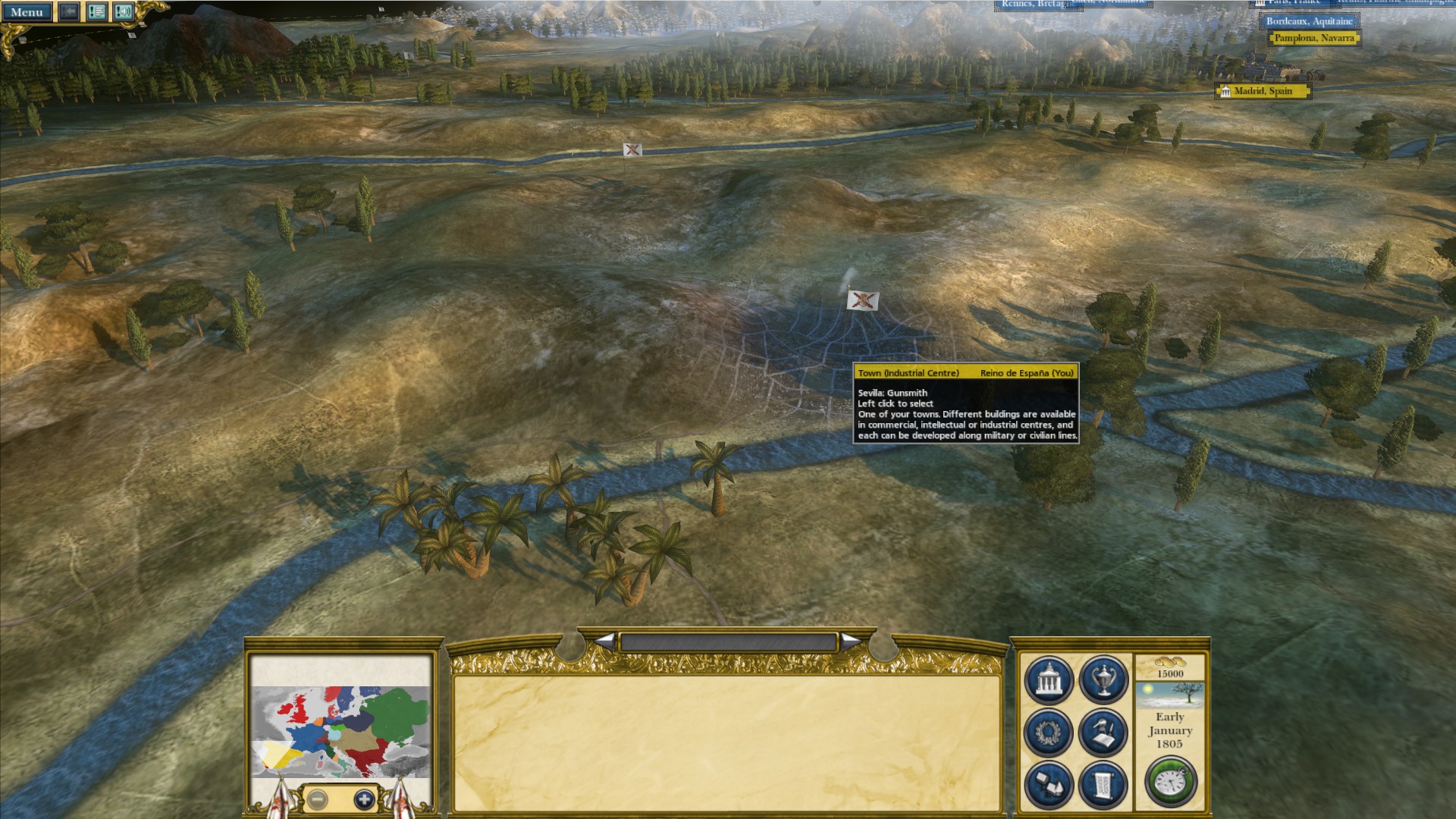Open the trophy cup objectives panel
Screen dimensions: 1456x819
[x=1103, y=680]
